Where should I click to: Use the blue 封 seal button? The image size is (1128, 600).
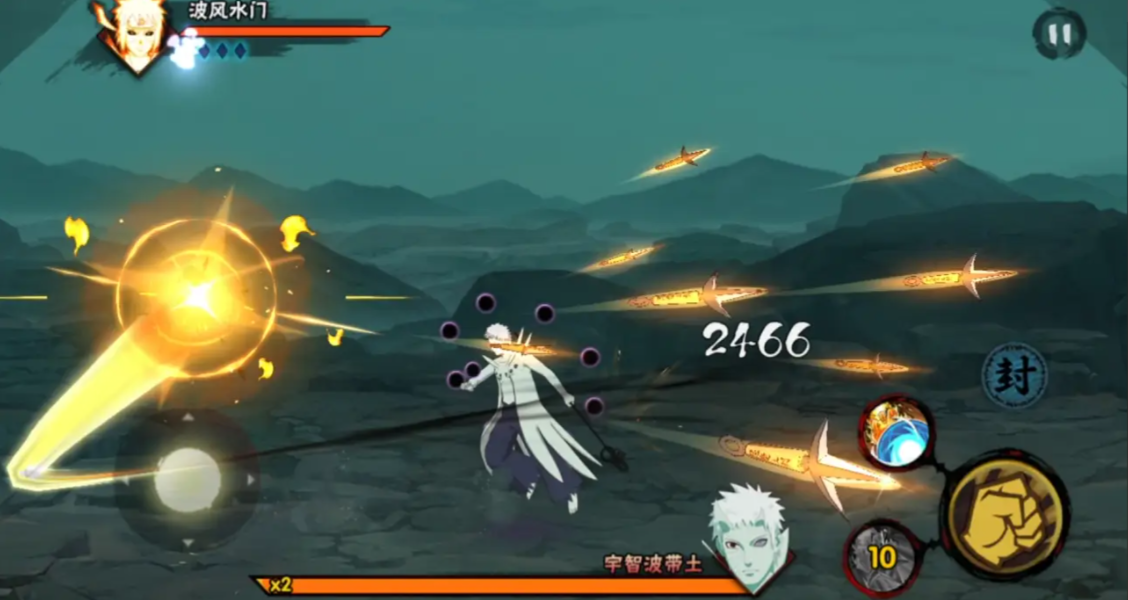[1013, 376]
